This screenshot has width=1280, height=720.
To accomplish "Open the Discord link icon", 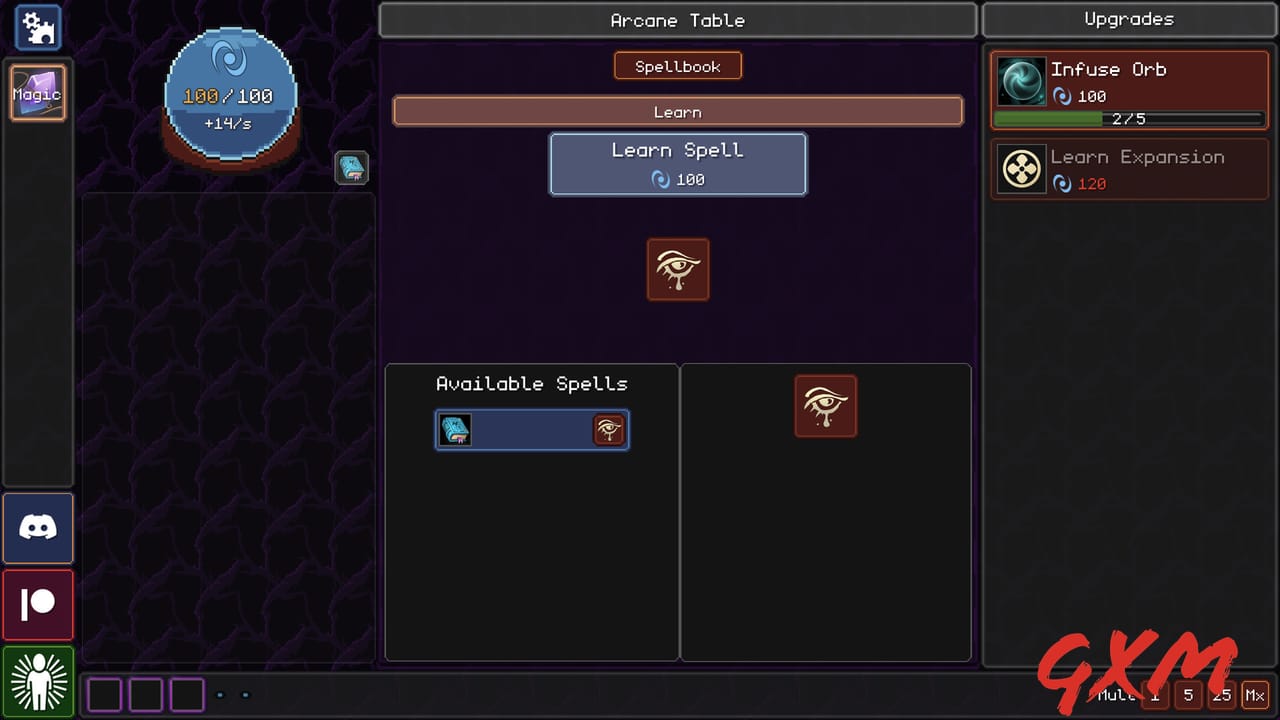I will tap(38, 527).
